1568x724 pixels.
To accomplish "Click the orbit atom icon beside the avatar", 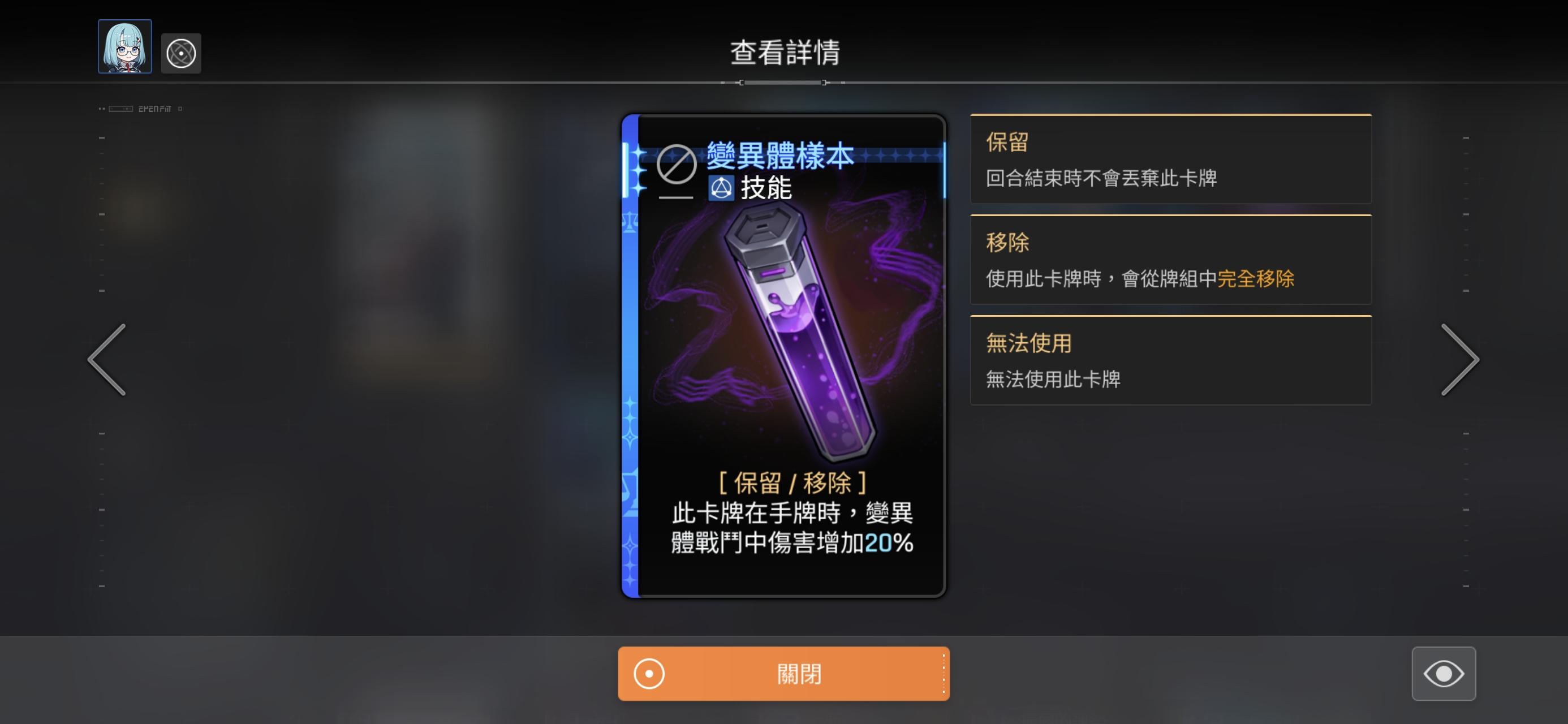I will coord(181,53).
